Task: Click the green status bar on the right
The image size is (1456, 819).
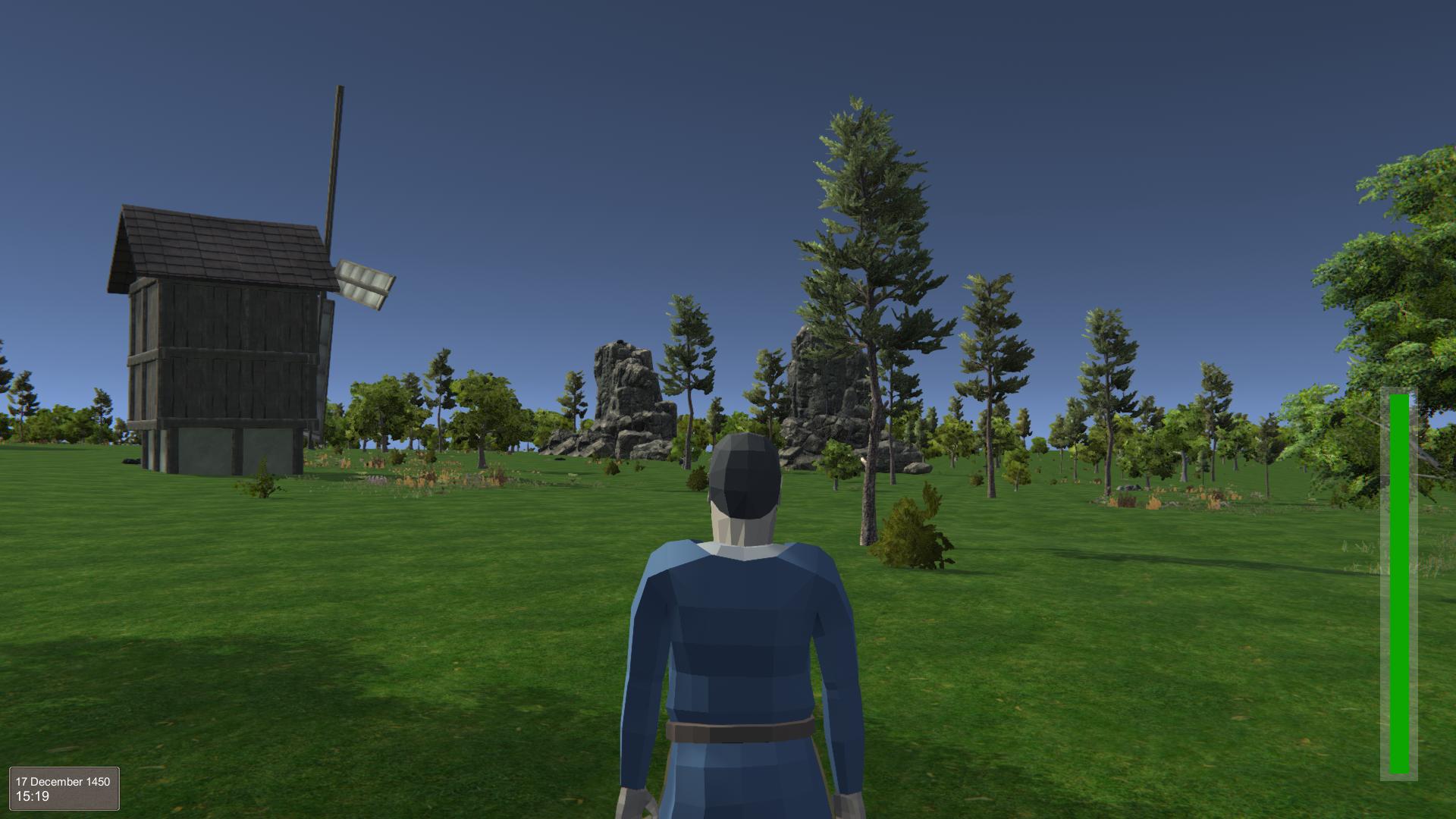Action: coord(1398,584)
